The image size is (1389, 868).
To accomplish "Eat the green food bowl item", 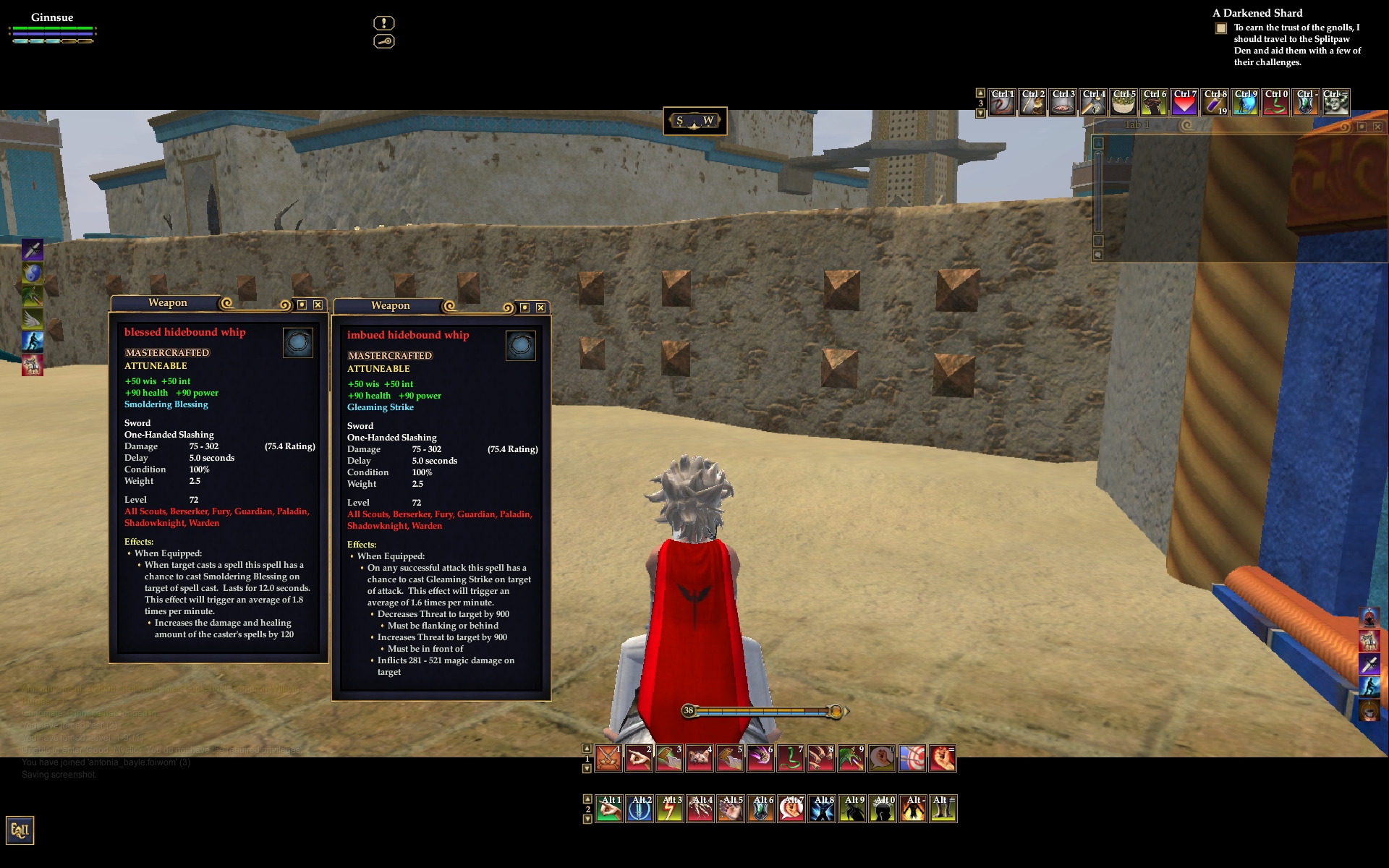I will point(1123,103).
